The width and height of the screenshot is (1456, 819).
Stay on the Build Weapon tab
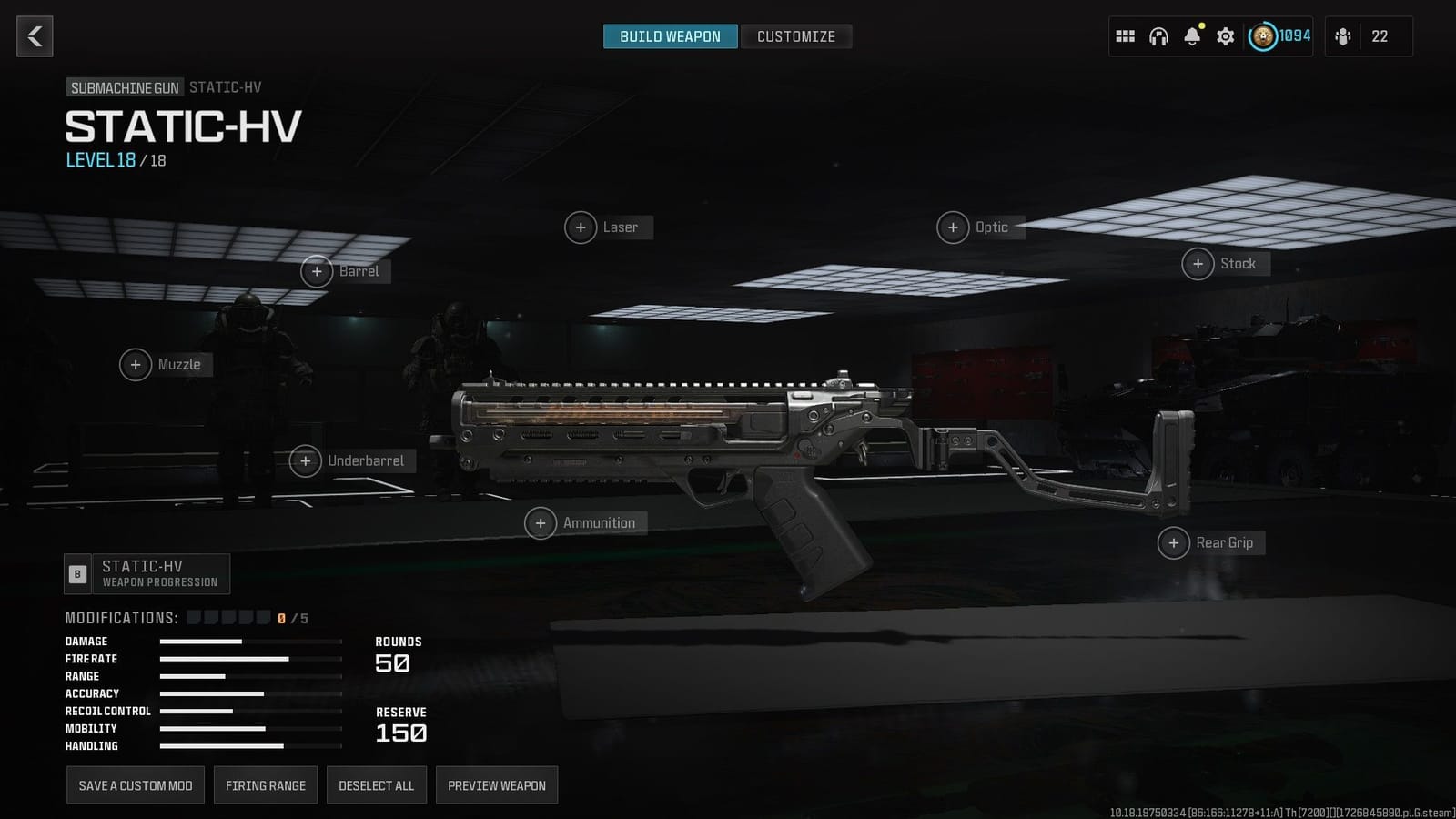click(670, 36)
